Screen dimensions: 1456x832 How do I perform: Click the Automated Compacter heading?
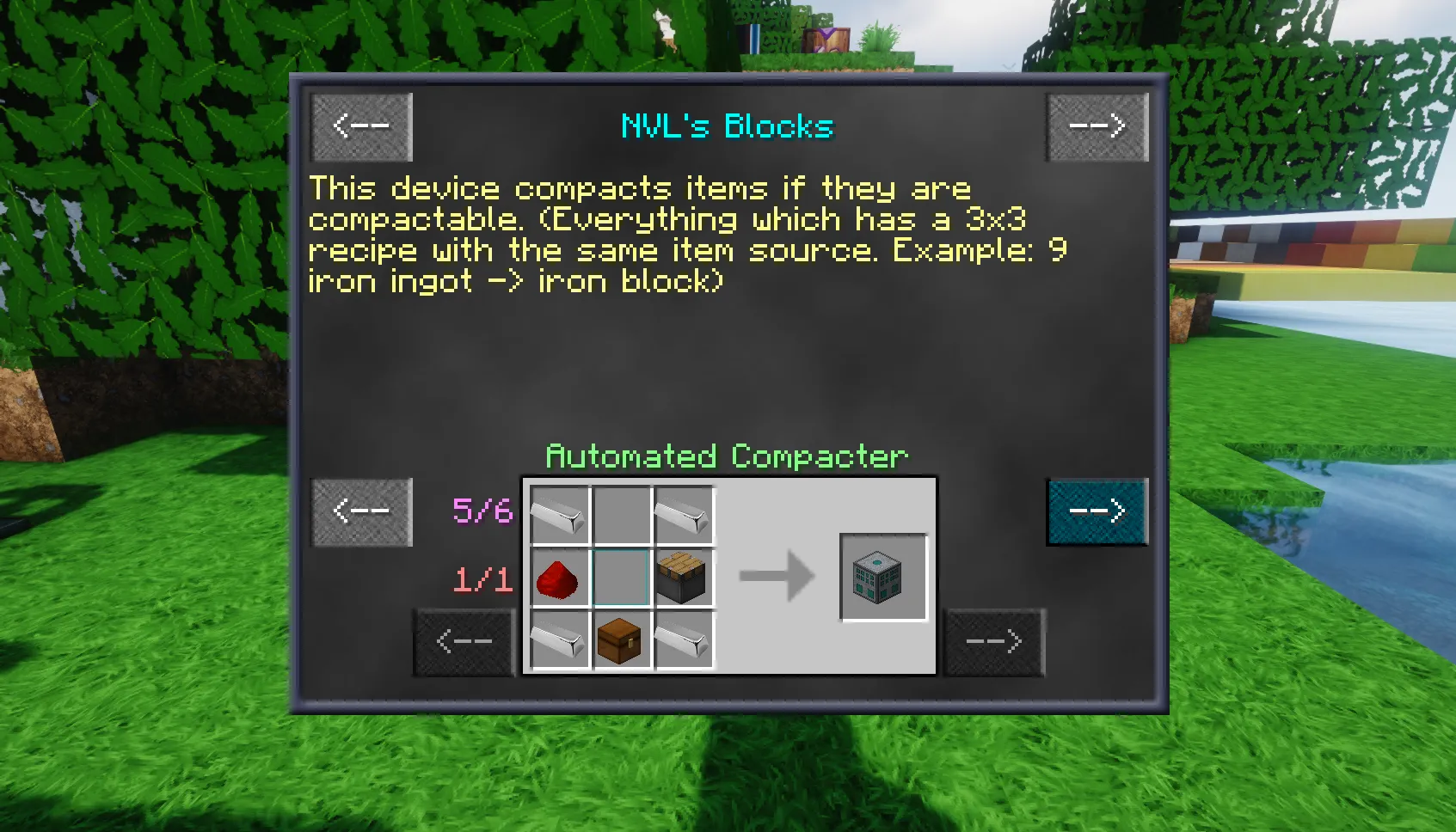pos(727,456)
